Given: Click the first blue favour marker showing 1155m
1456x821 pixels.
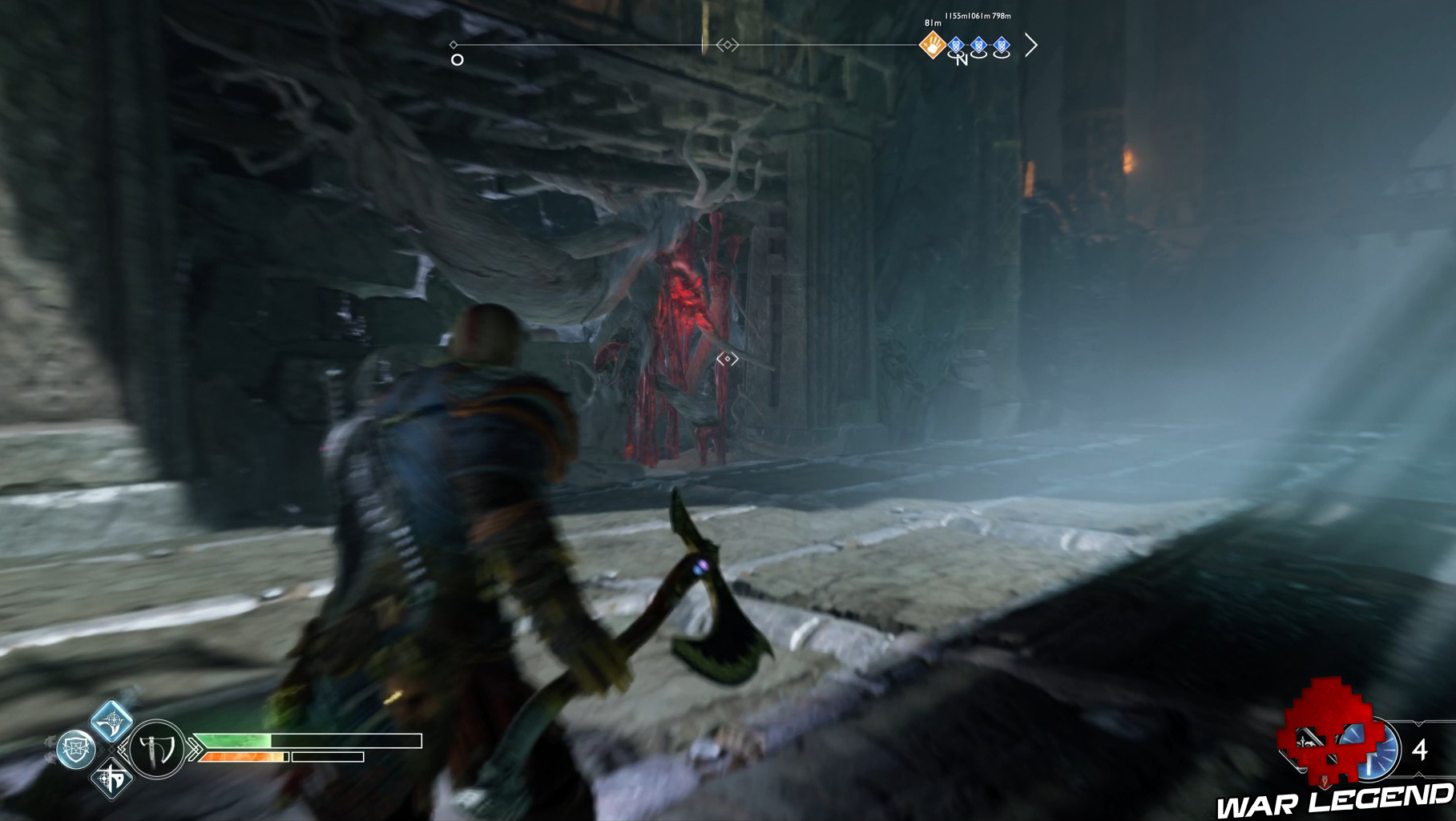Looking at the screenshot, I should [x=955, y=45].
